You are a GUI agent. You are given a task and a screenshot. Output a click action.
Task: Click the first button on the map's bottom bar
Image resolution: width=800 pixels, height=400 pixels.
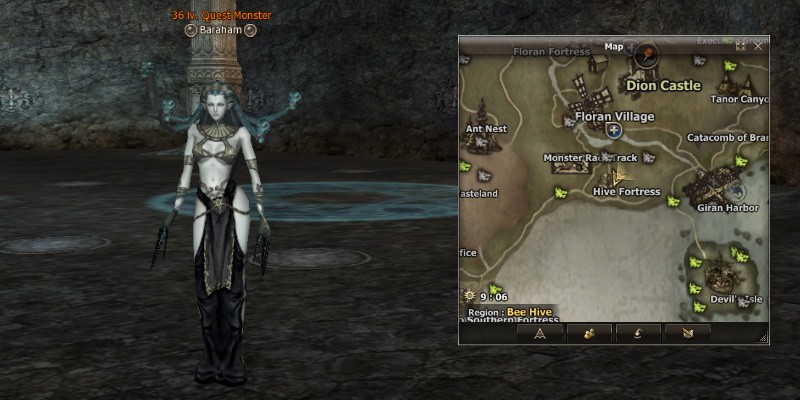(540, 333)
